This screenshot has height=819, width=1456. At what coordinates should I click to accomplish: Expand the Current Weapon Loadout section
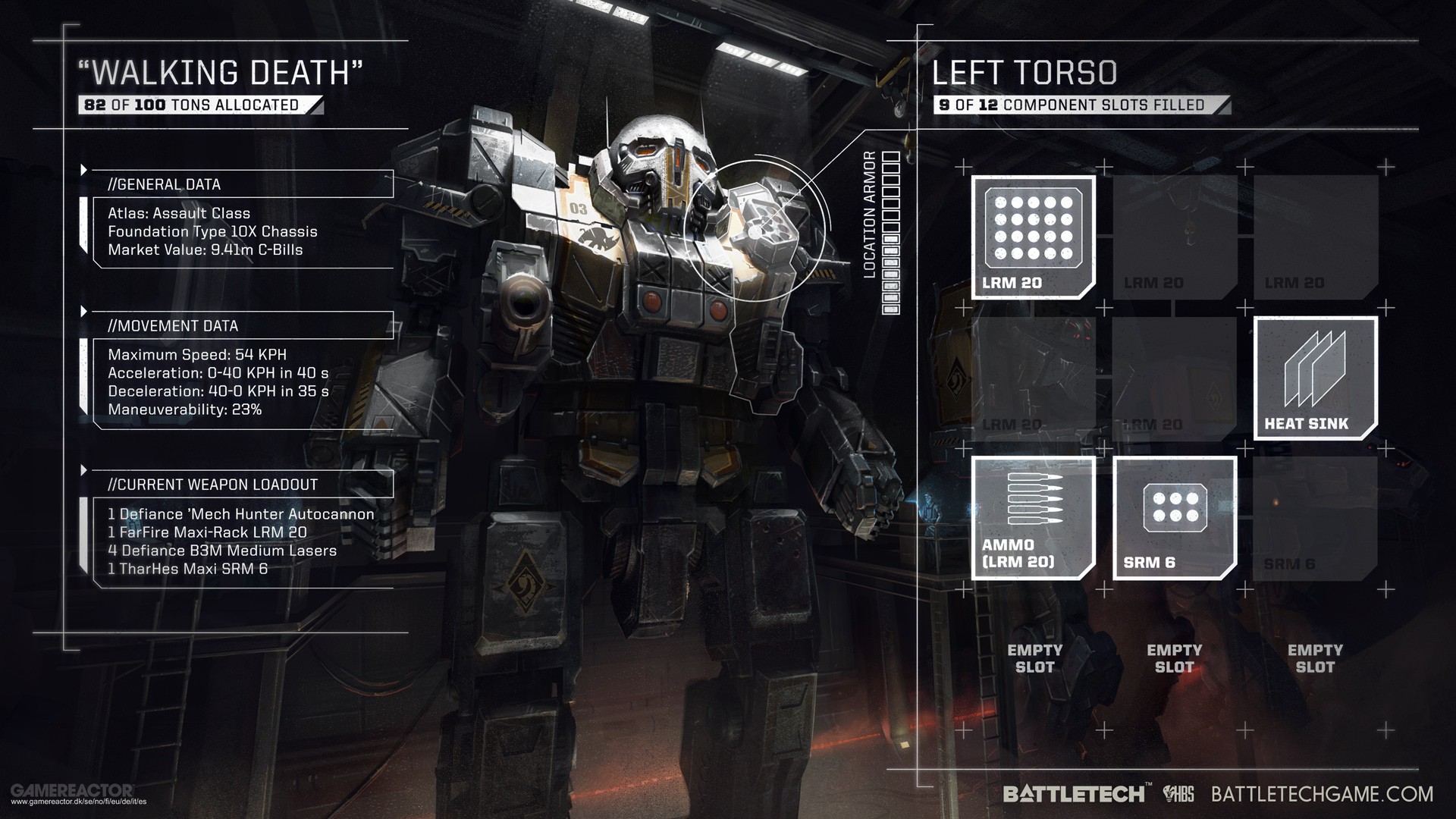coord(212,485)
